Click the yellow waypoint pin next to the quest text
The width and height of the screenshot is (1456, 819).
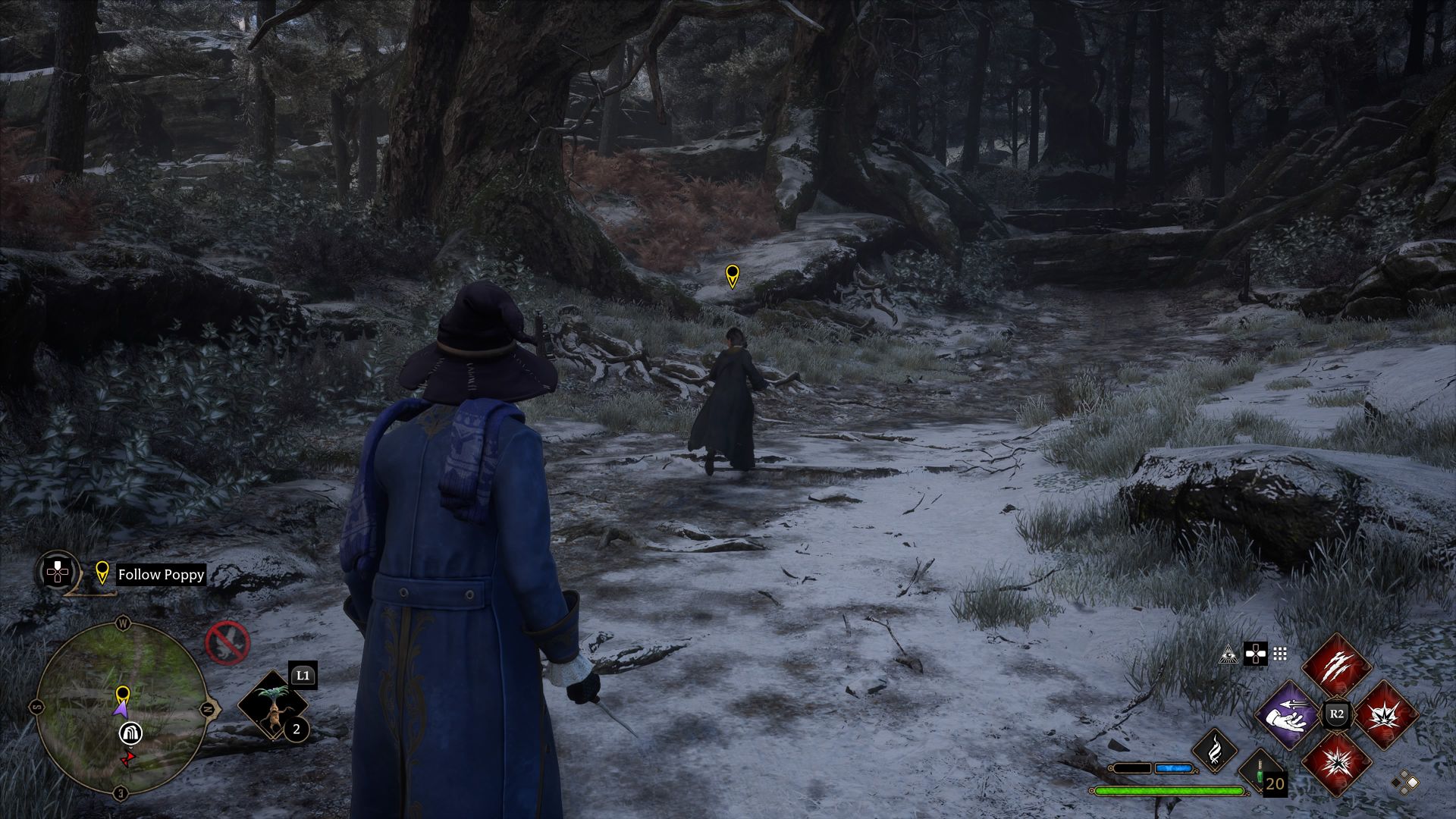(102, 572)
